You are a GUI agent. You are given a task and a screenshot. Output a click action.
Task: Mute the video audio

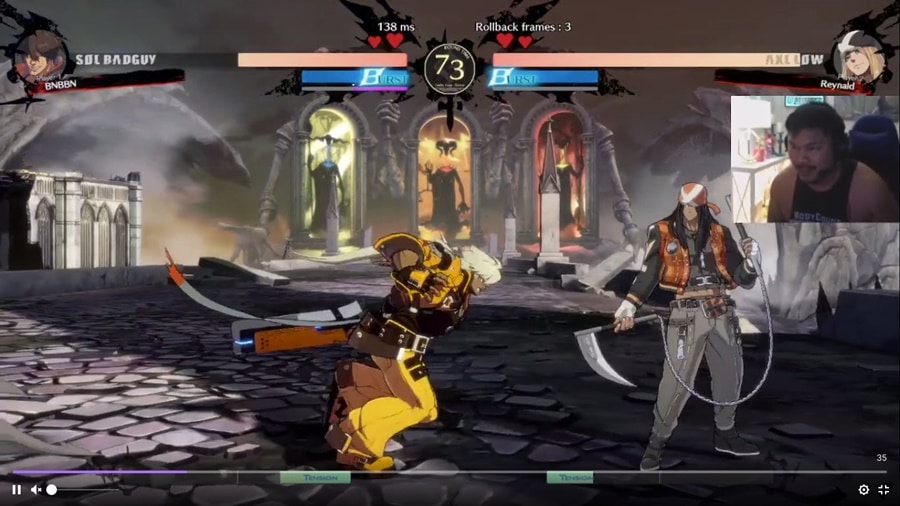point(35,490)
